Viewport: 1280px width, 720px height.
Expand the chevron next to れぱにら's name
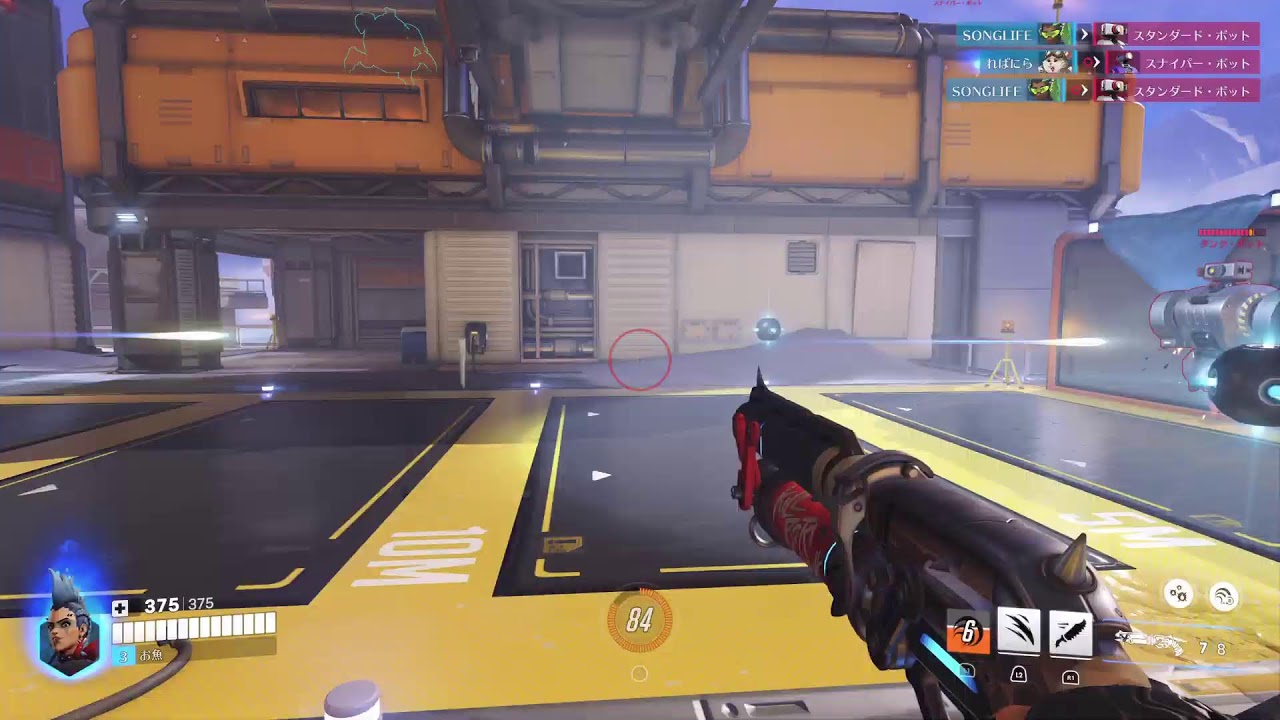pos(1097,61)
